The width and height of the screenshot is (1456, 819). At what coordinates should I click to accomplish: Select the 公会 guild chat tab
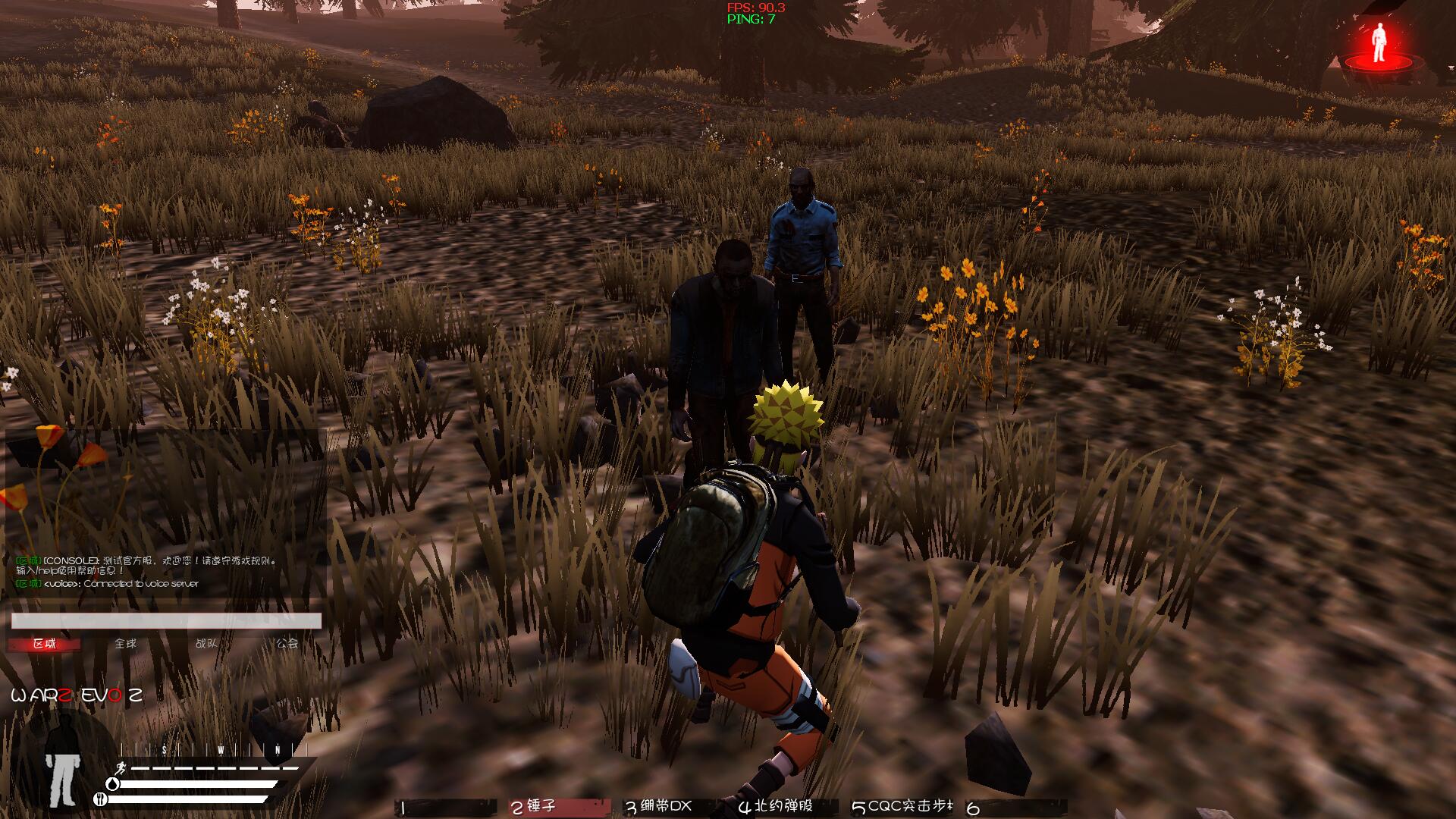click(x=287, y=644)
